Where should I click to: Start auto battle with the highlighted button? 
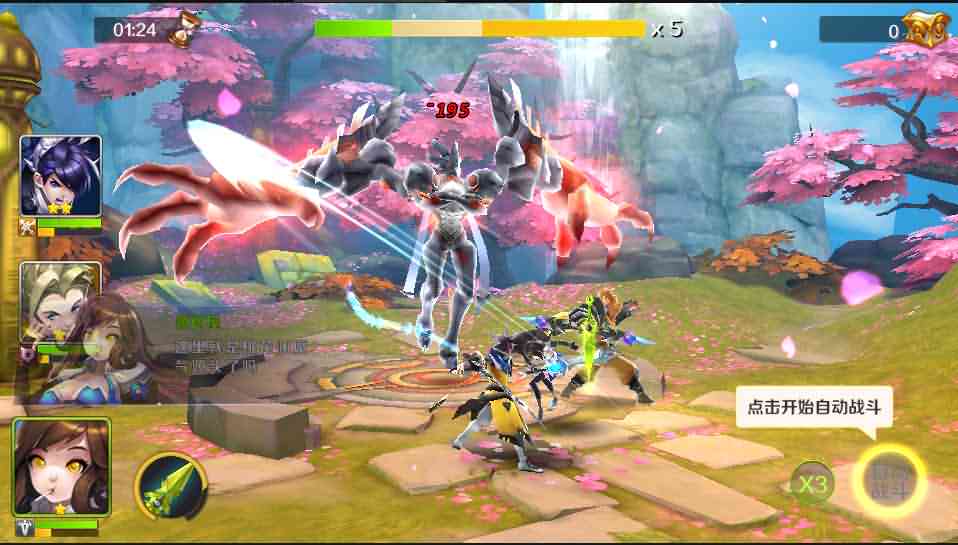(889, 480)
